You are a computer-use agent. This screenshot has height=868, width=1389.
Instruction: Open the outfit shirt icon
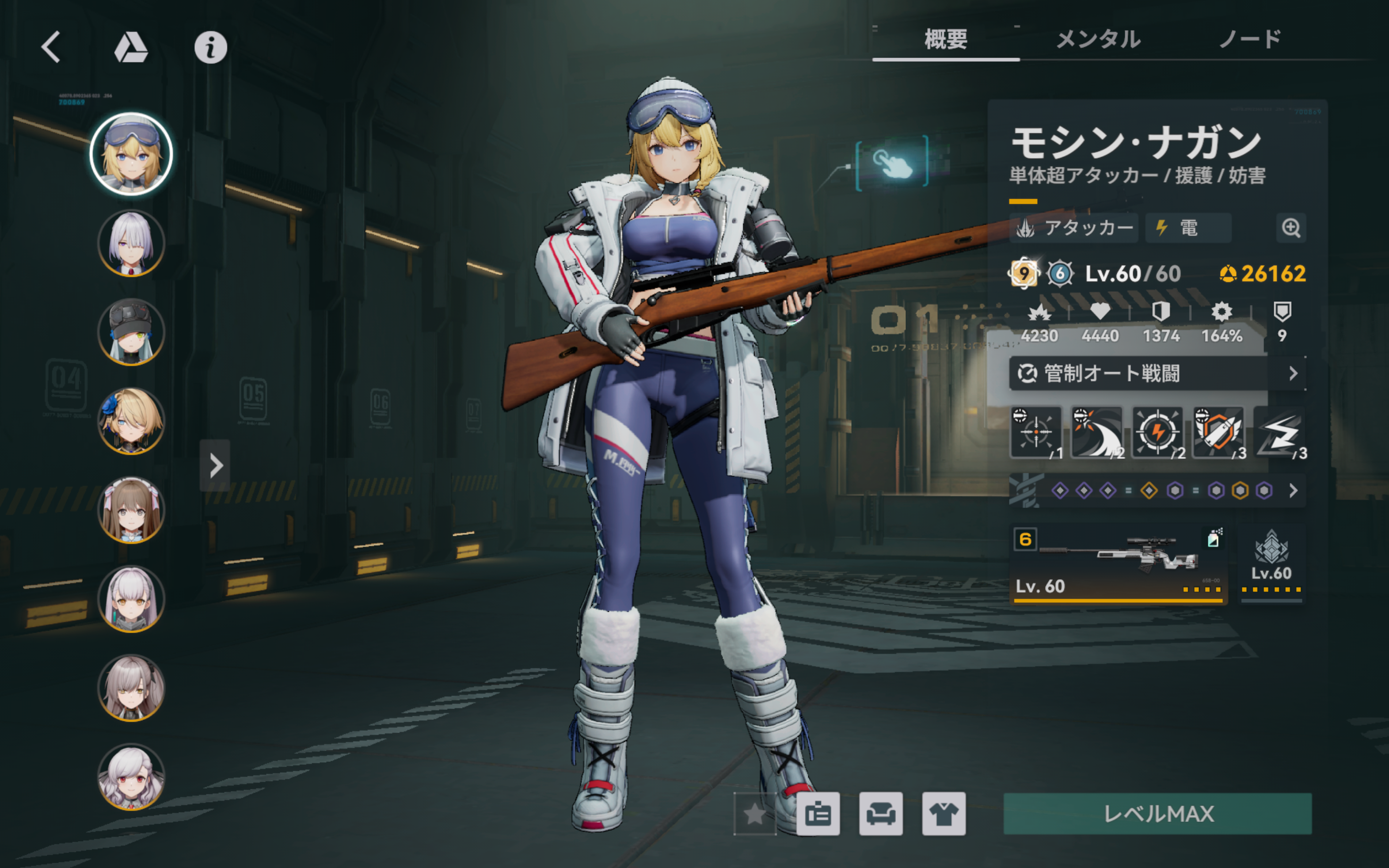[944, 813]
